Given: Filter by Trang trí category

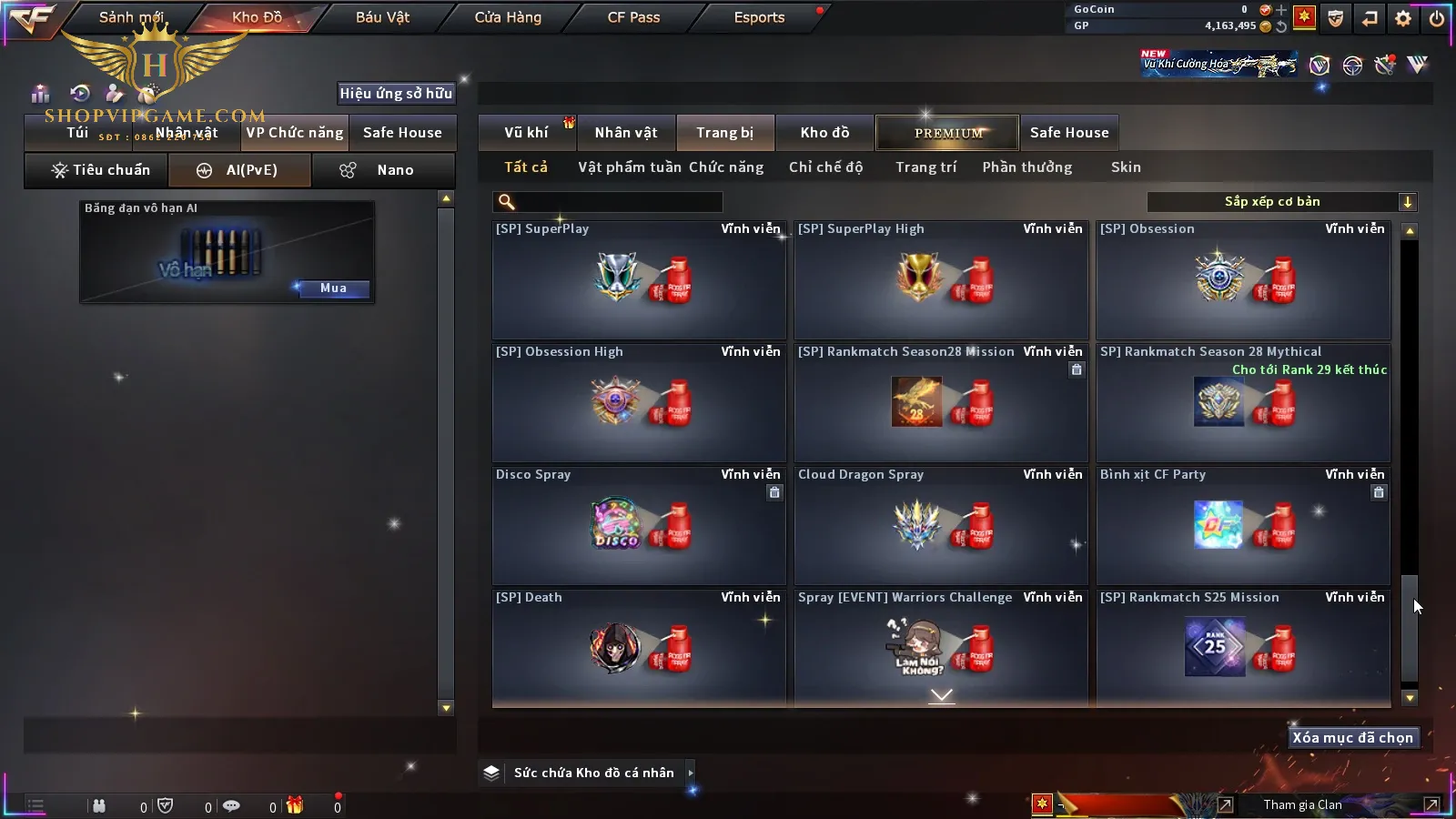Looking at the screenshot, I should coord(925,167).
